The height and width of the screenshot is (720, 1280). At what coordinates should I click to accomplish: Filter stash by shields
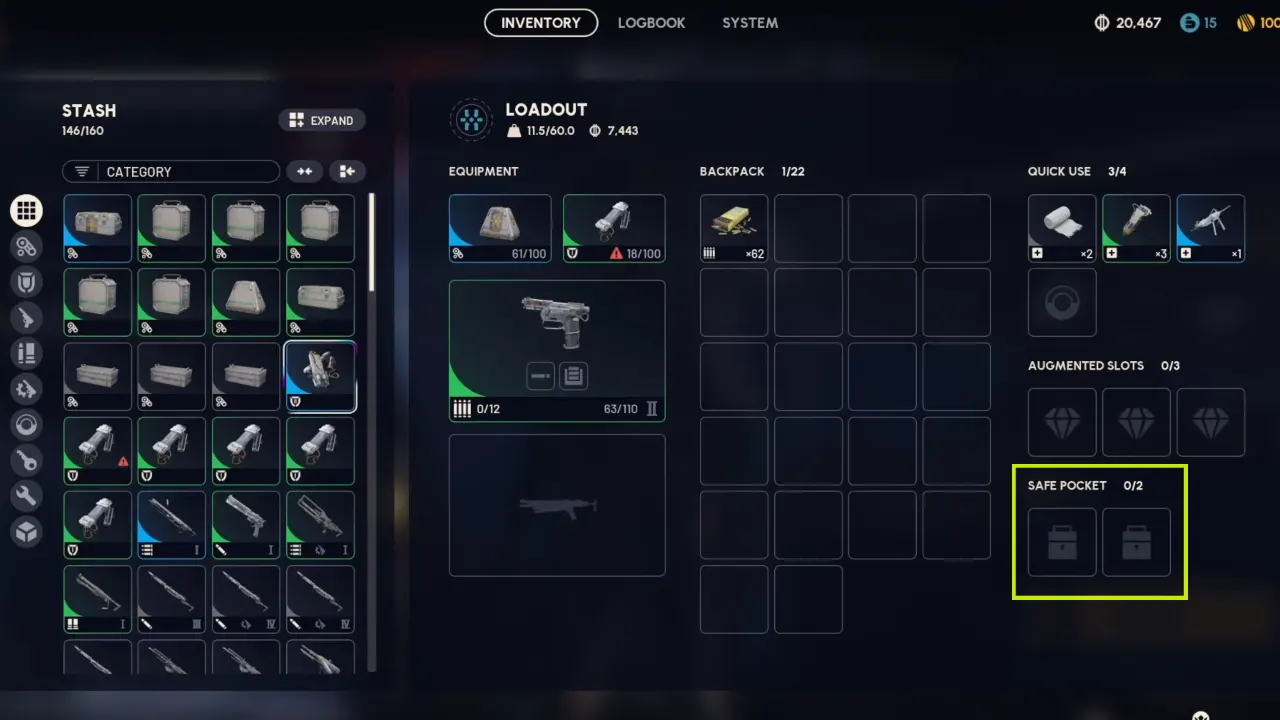coord(27,281)
